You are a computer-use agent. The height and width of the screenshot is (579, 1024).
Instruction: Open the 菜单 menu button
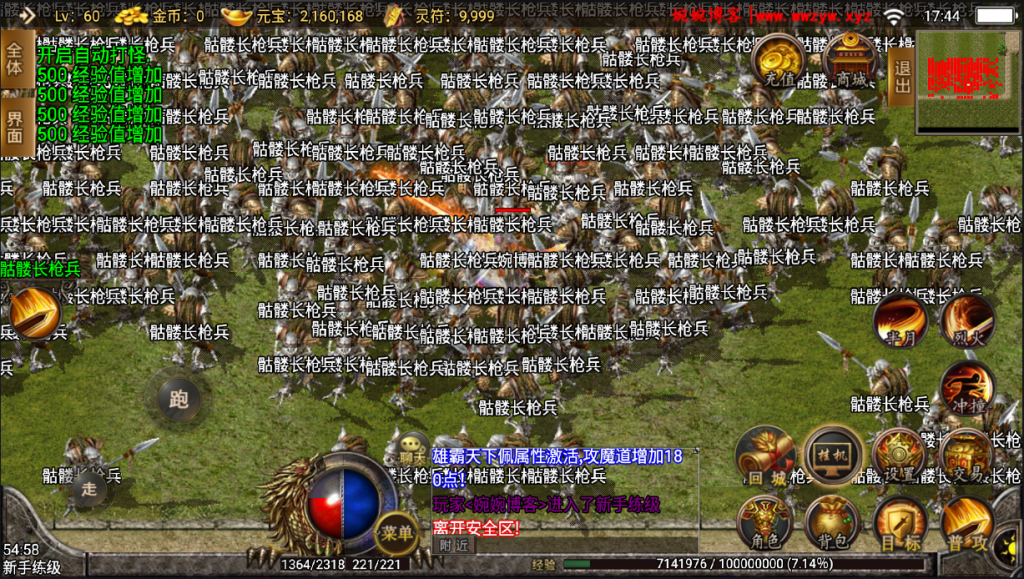coord(396,534)
